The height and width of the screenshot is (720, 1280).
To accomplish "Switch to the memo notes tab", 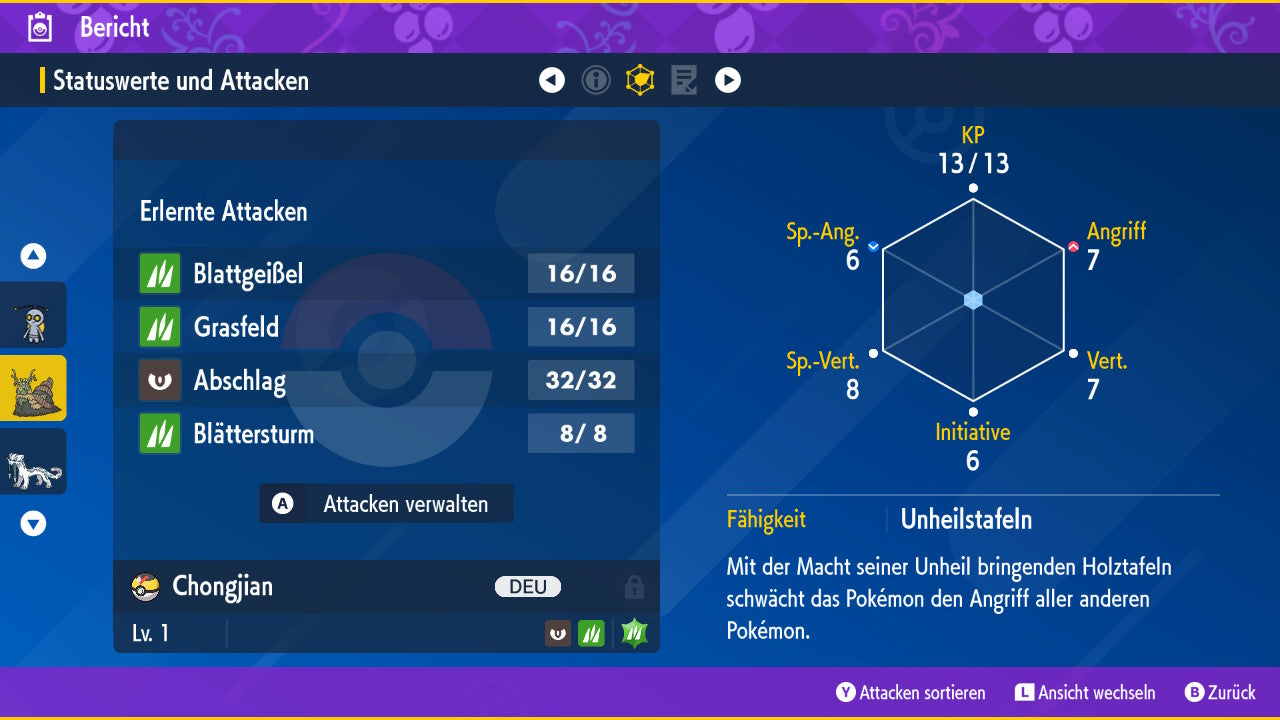I will 684,80.
